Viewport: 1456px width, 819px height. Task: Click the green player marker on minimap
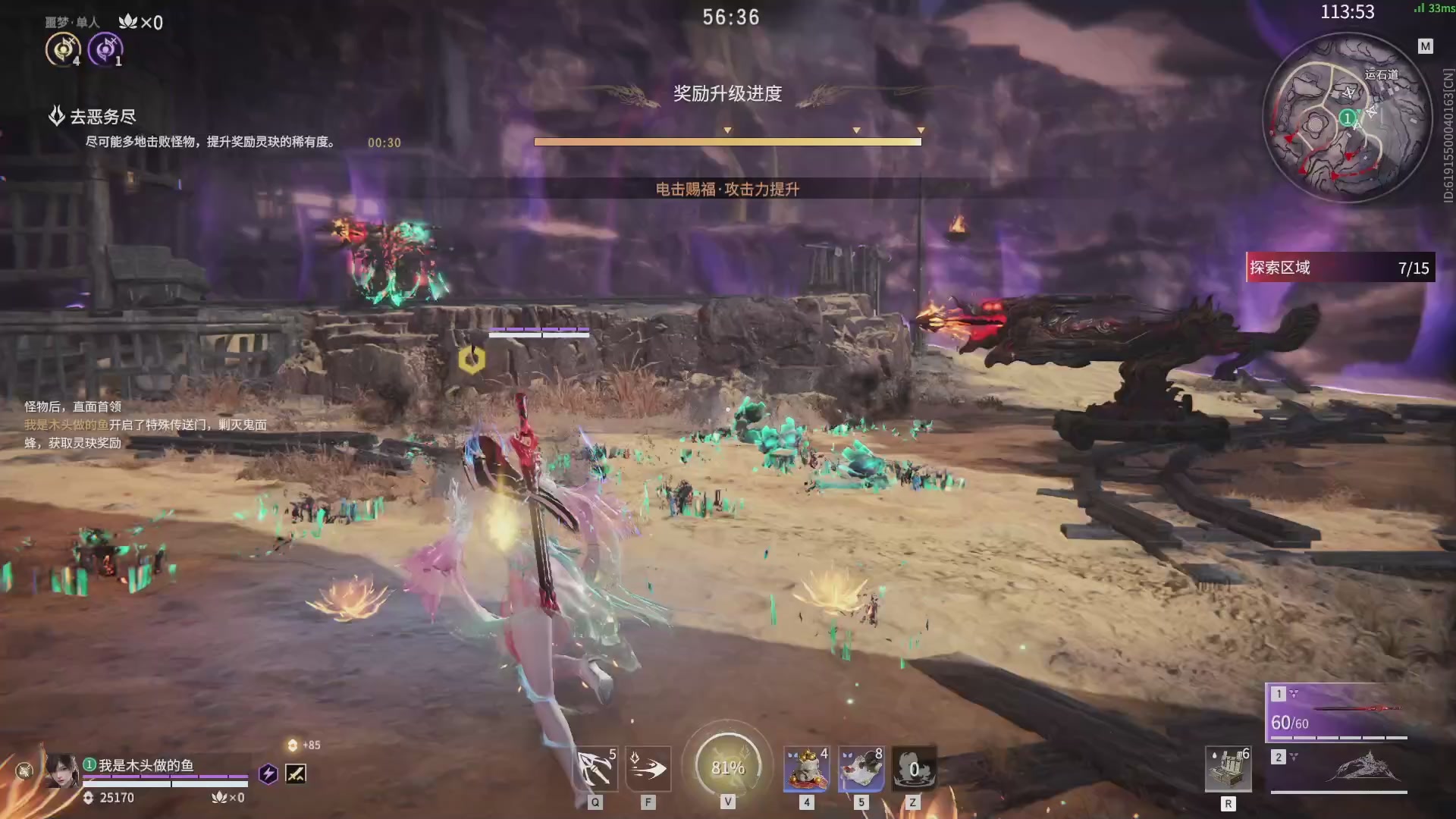(x=1347, y=118)
